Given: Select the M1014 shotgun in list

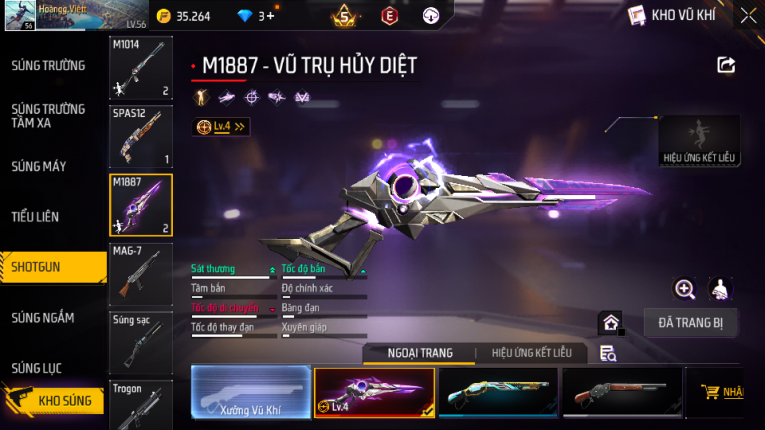Looking at the screenshot, I should click(x=140, y=68).
